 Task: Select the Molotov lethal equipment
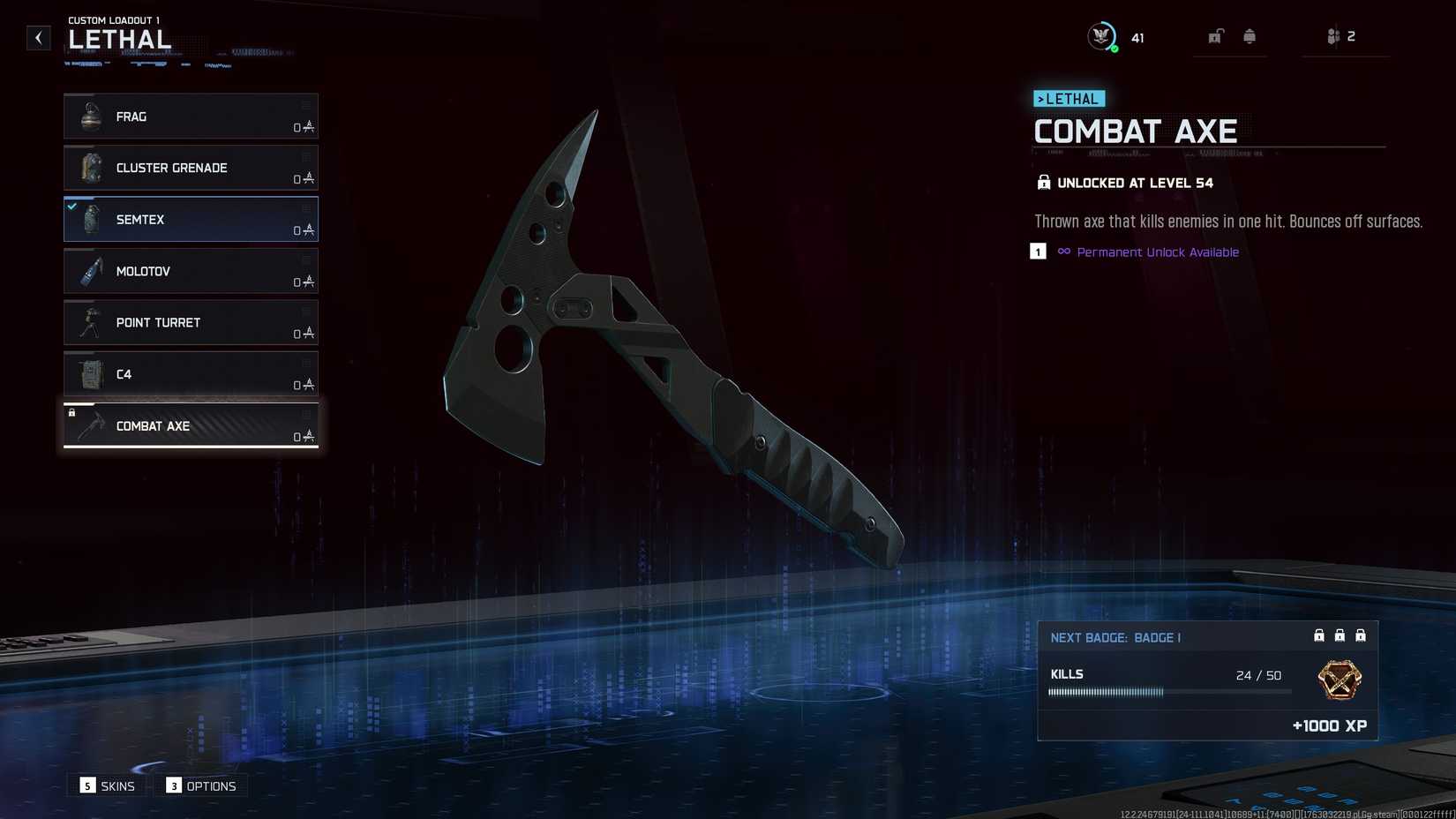click(190, 271)
